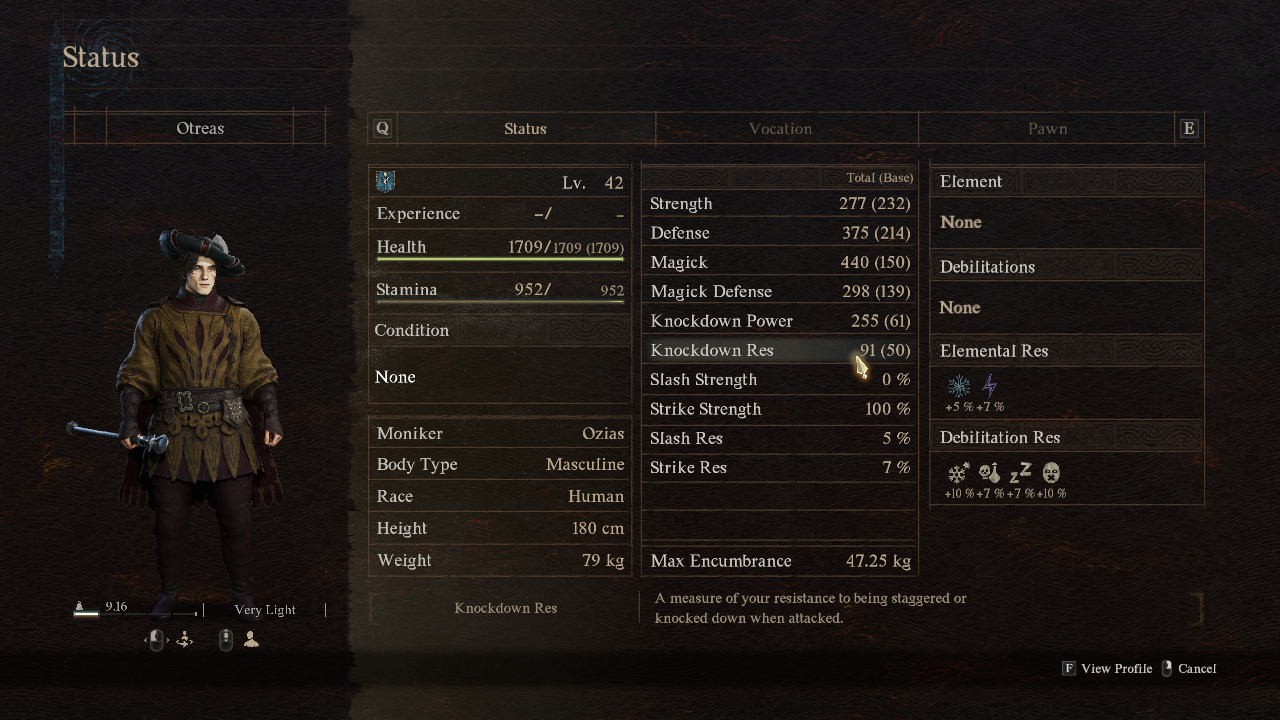The height and width of the screenshot is (720, 1280).
Task: Select the Knockdown Res row
Action: pos(780,350)
